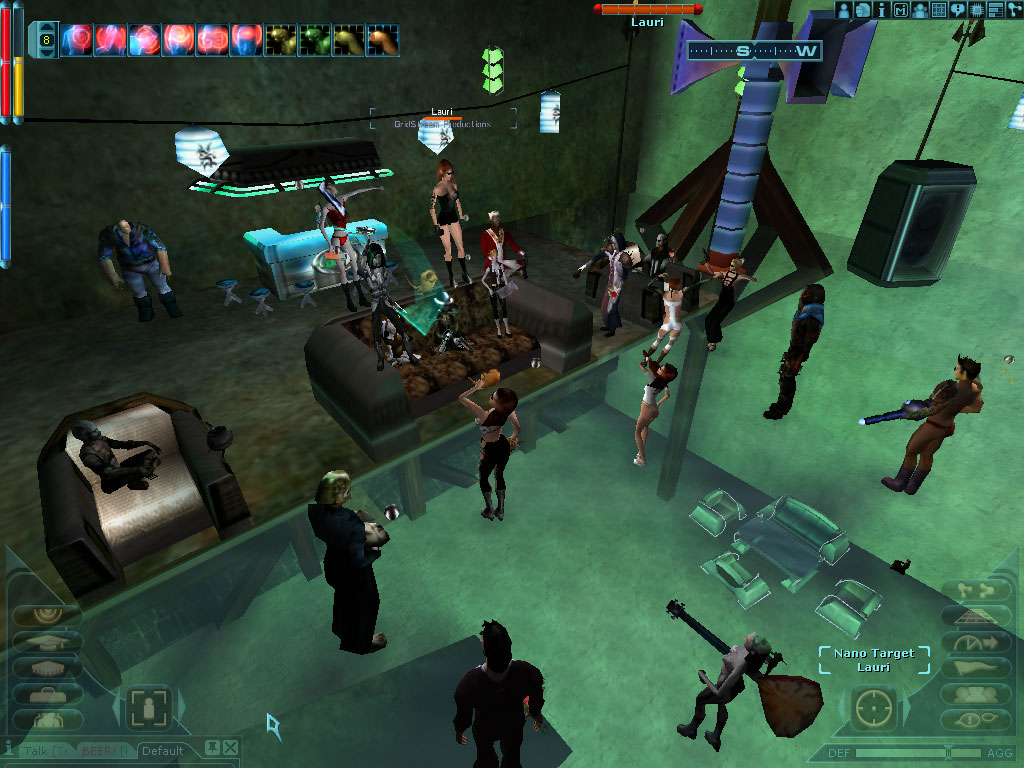Open the team members icon
1024x768 pixels.
click(x=919, y=9)
